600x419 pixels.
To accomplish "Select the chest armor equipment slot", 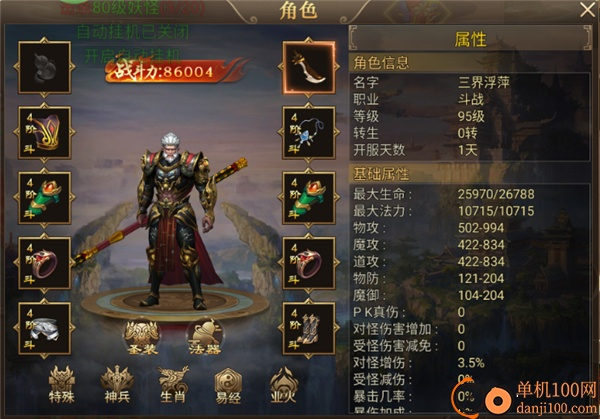I will [x=43, y=131].
